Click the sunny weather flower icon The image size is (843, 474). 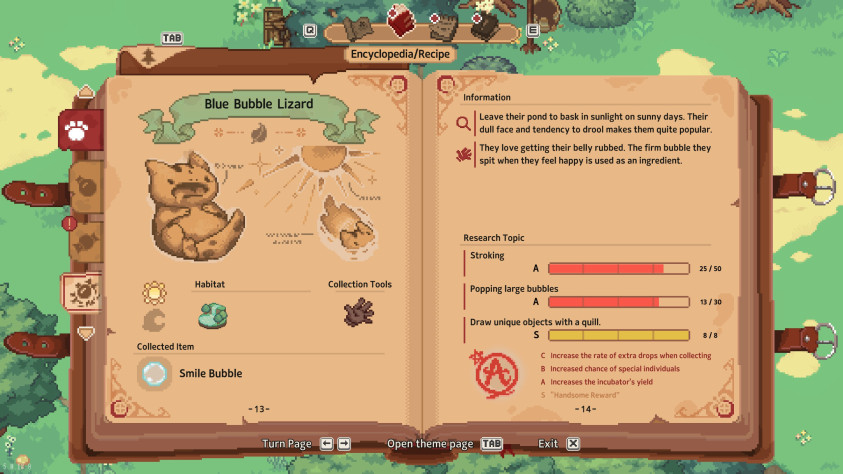pyautogui.click(x=154, y=292)
